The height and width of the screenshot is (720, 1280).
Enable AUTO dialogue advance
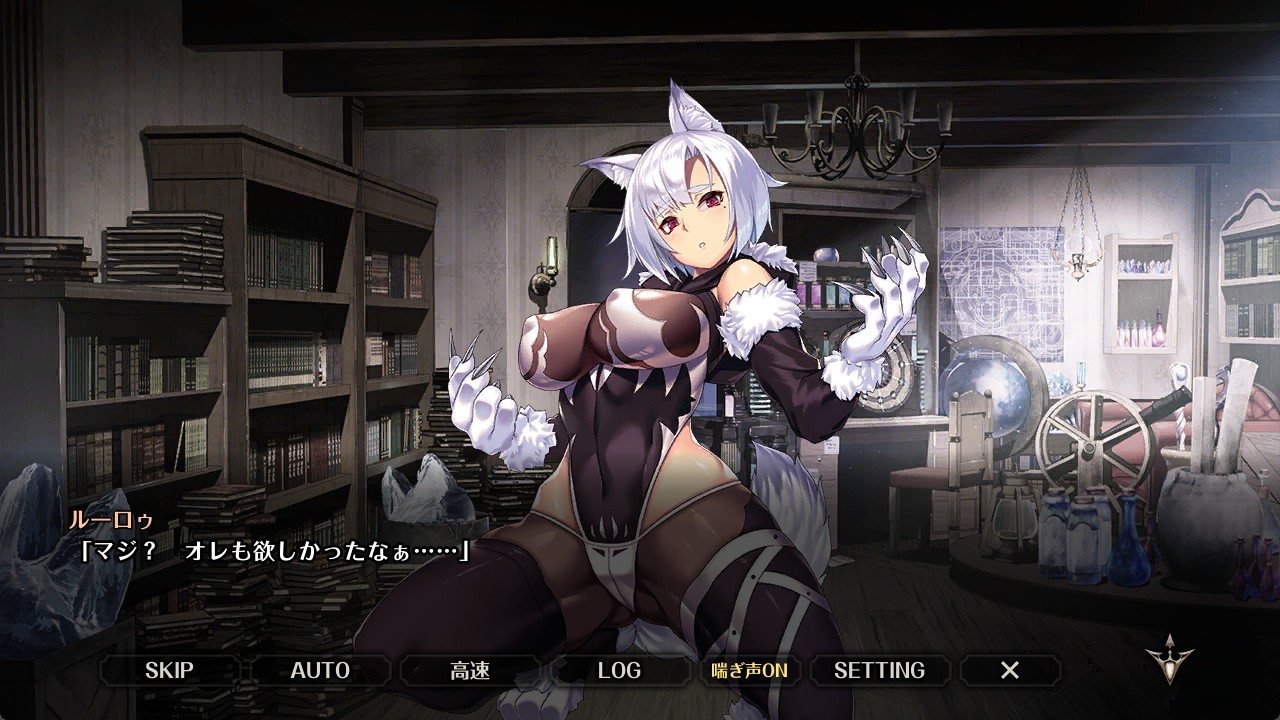tap(320, 670)
